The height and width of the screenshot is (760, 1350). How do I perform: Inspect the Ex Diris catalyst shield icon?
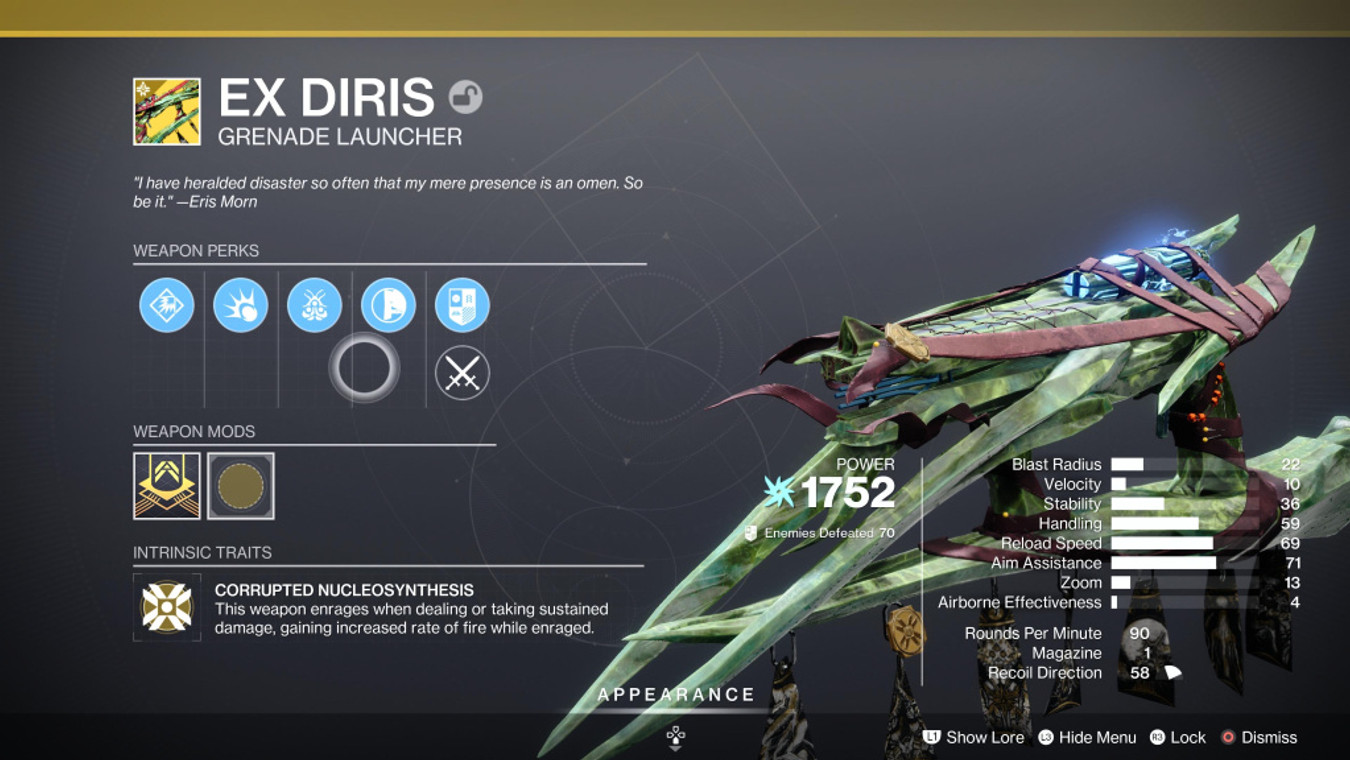[x=462, y=305]
